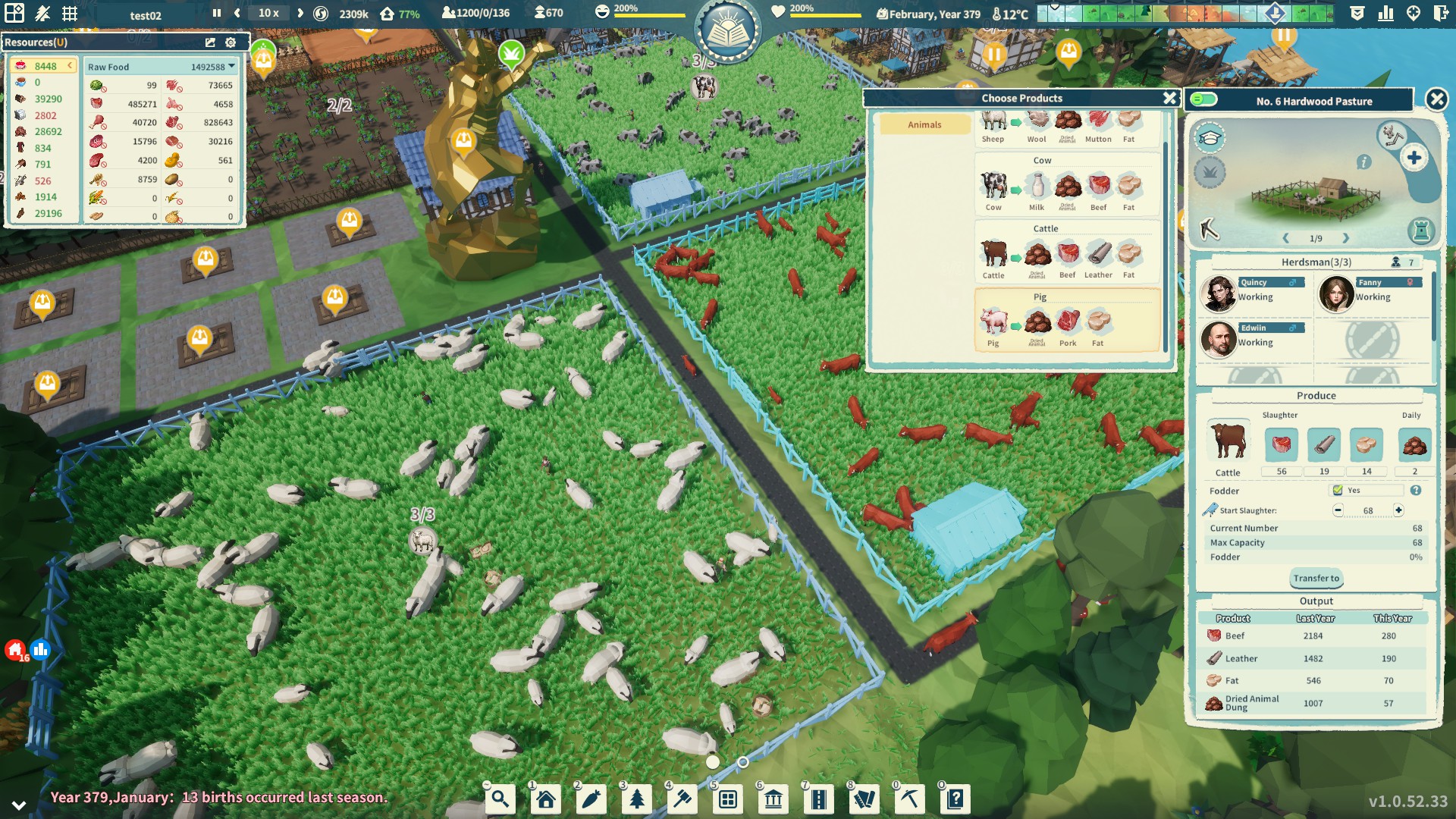Select the Animals category tab

click(924, 125)
